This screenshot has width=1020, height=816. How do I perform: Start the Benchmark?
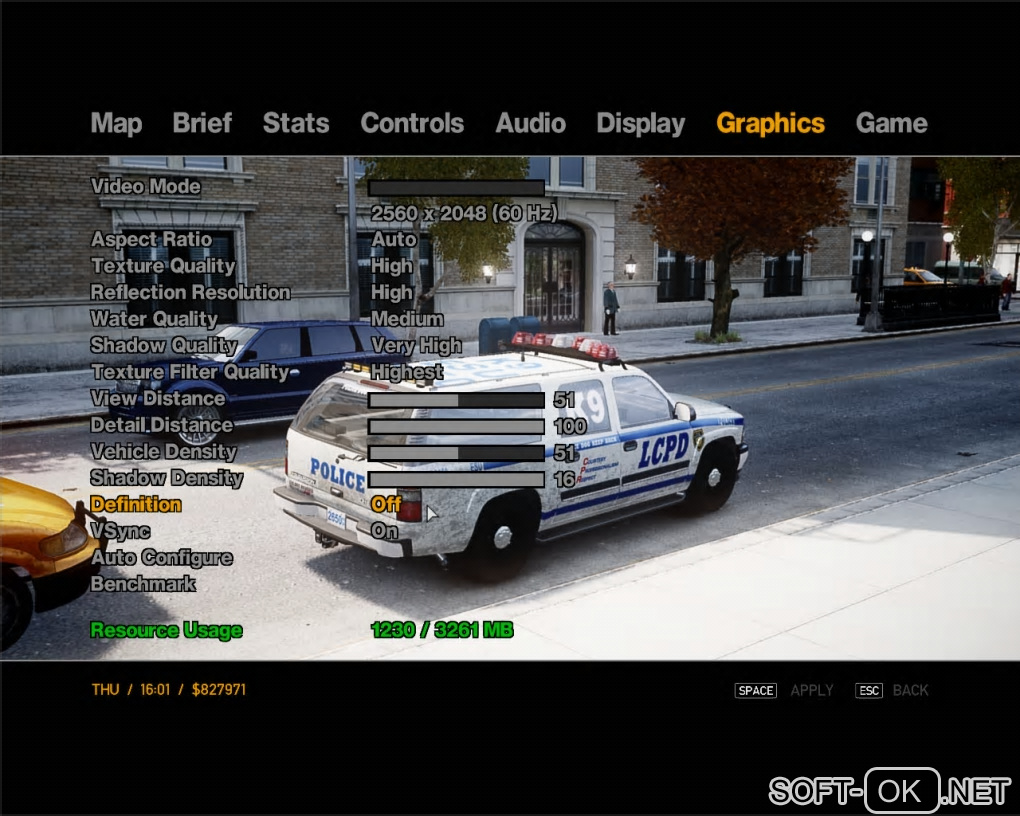coord(143,584)
